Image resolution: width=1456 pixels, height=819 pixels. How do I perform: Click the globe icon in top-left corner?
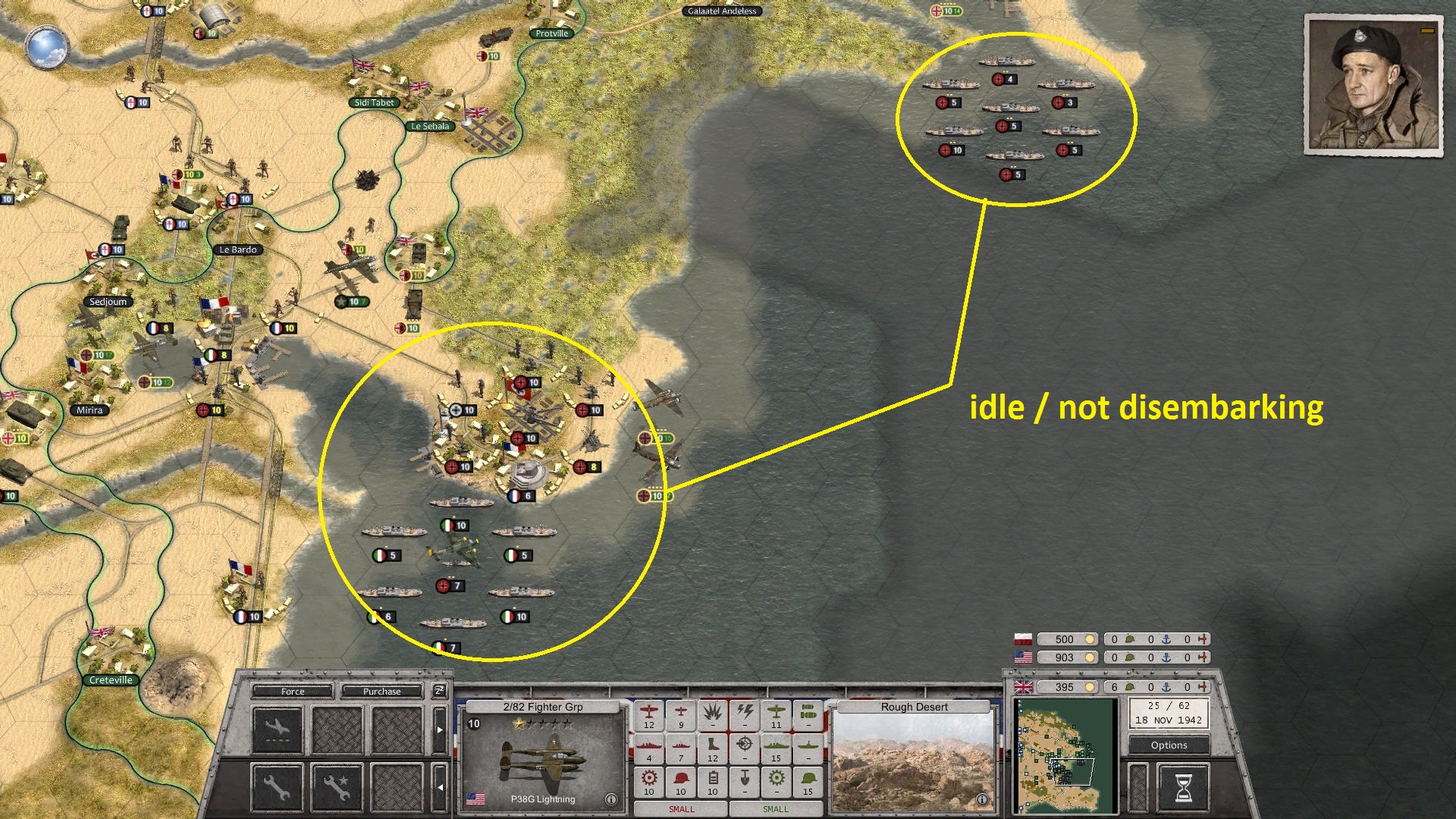point(45,47)
